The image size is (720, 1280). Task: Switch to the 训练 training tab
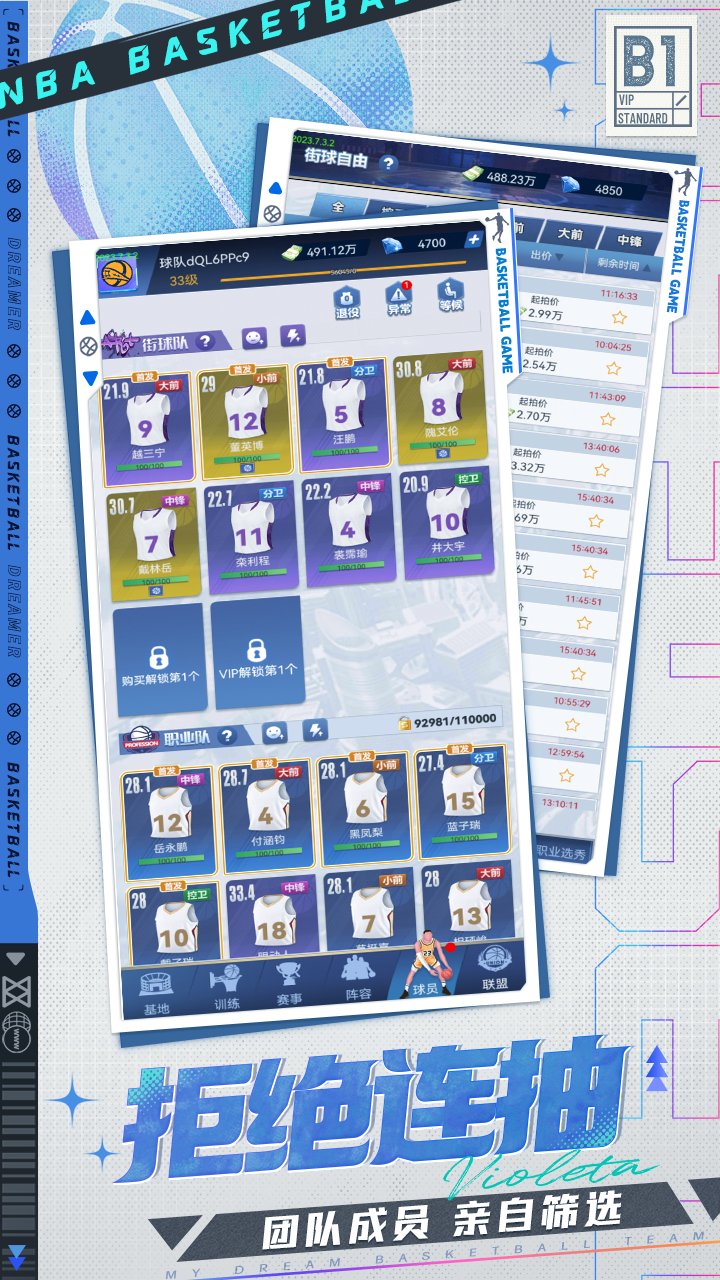coord(227,988)
